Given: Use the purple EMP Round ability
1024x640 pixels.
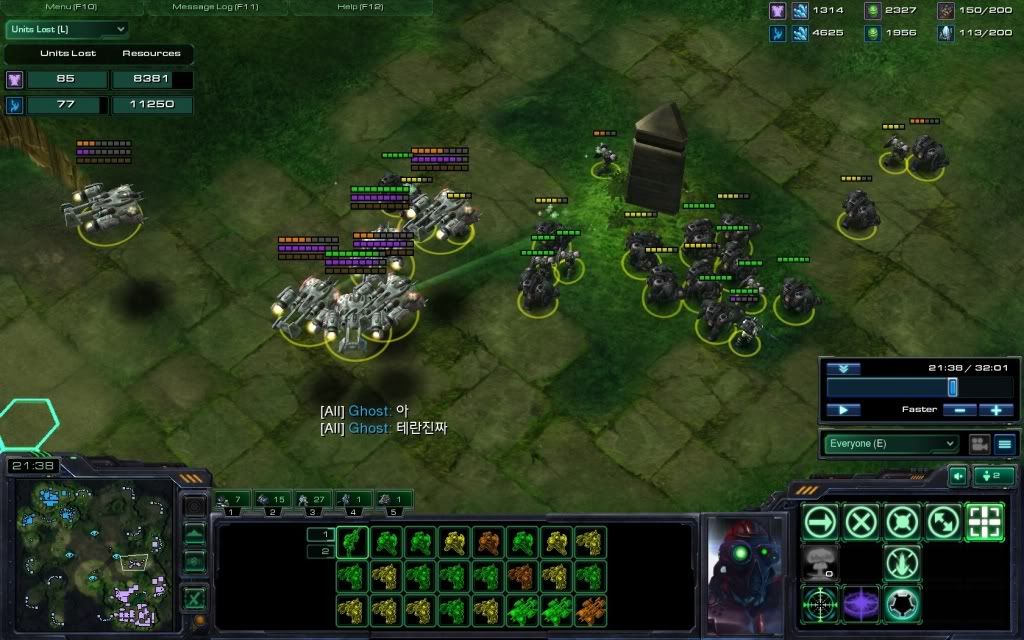Looking at the screenshot, I should click(x=861, y=603).
